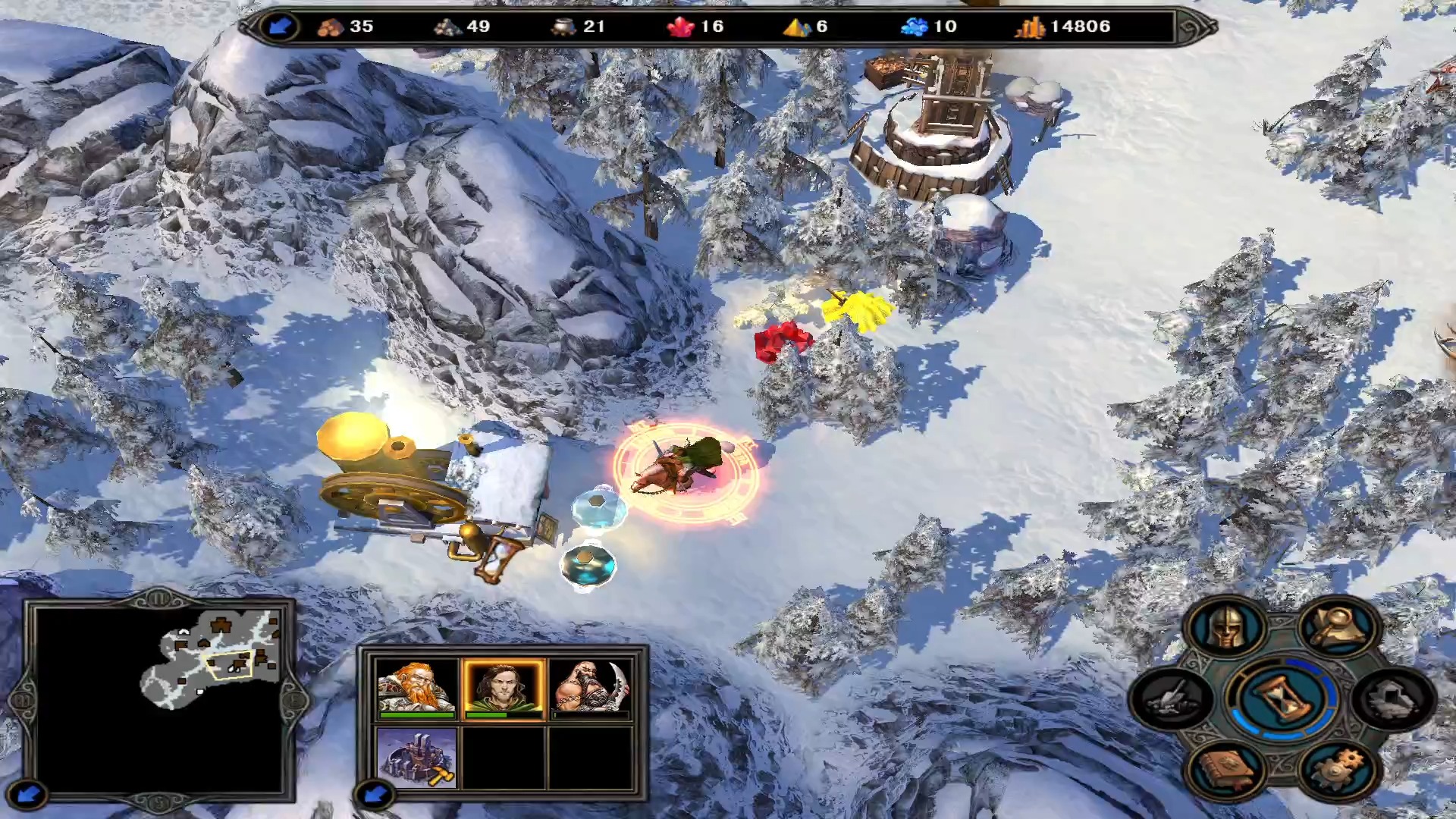Screen dimensions: 1456x819
Task: Collapse the minimap with its blue arrow
Action: click(30, 794)
